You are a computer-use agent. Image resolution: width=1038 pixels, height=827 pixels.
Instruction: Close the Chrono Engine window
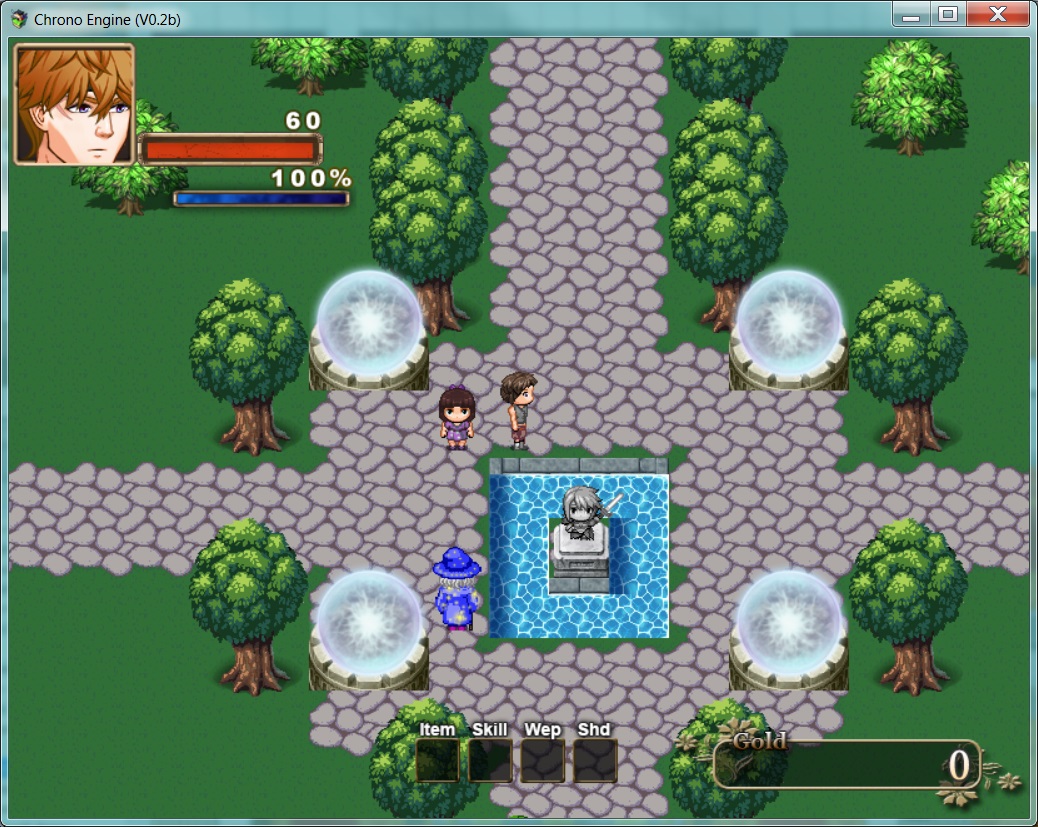coord(997,14)
